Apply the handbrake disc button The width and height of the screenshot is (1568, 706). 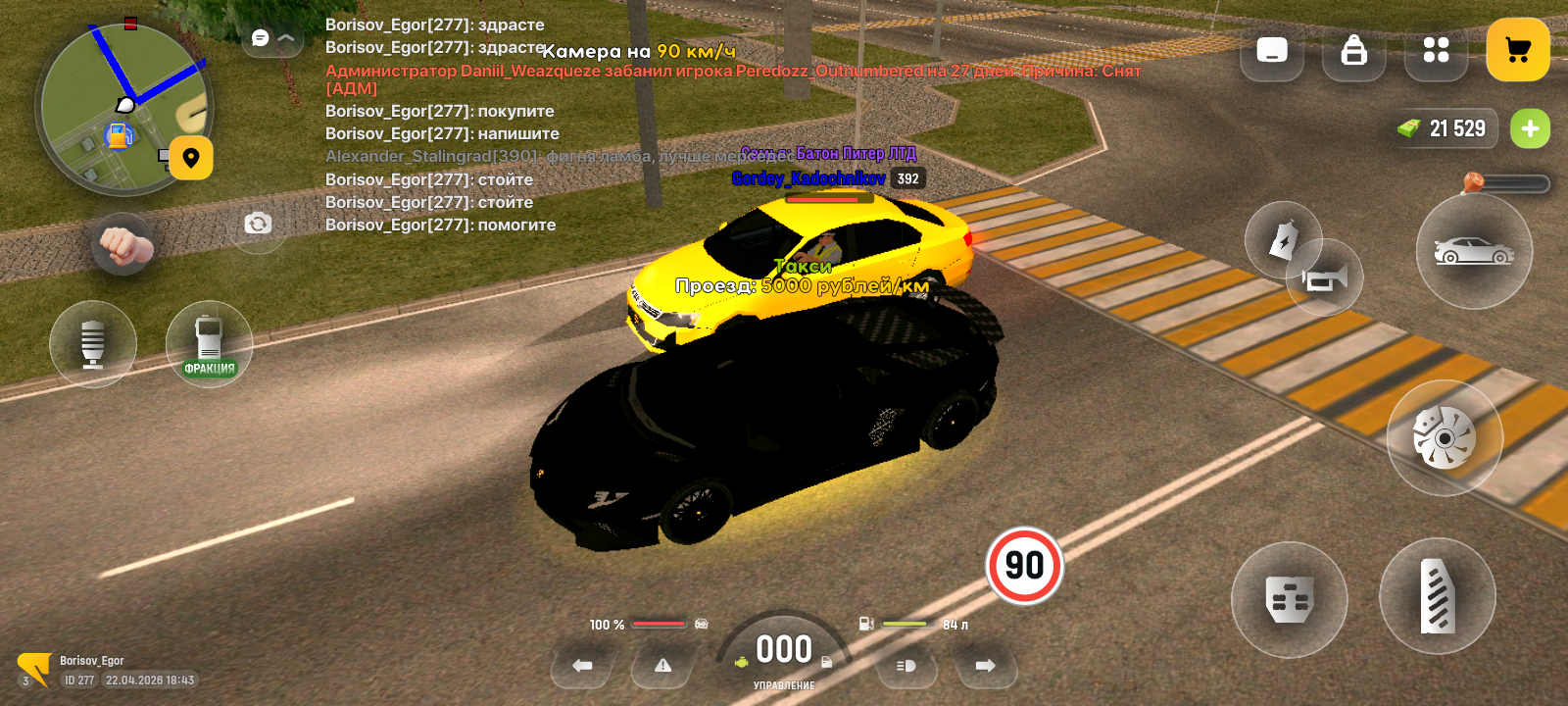tap(1445, 437)
